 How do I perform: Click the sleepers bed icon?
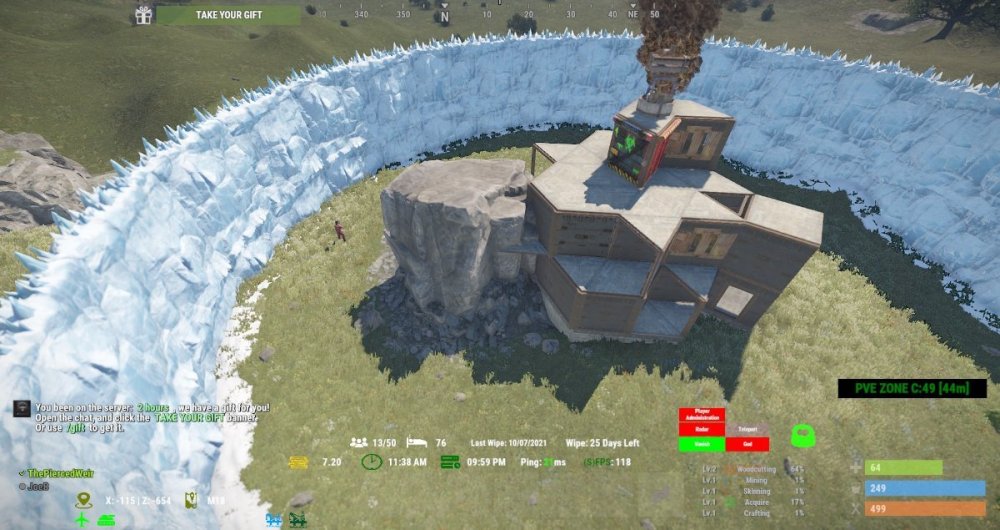tap(417, 442)
